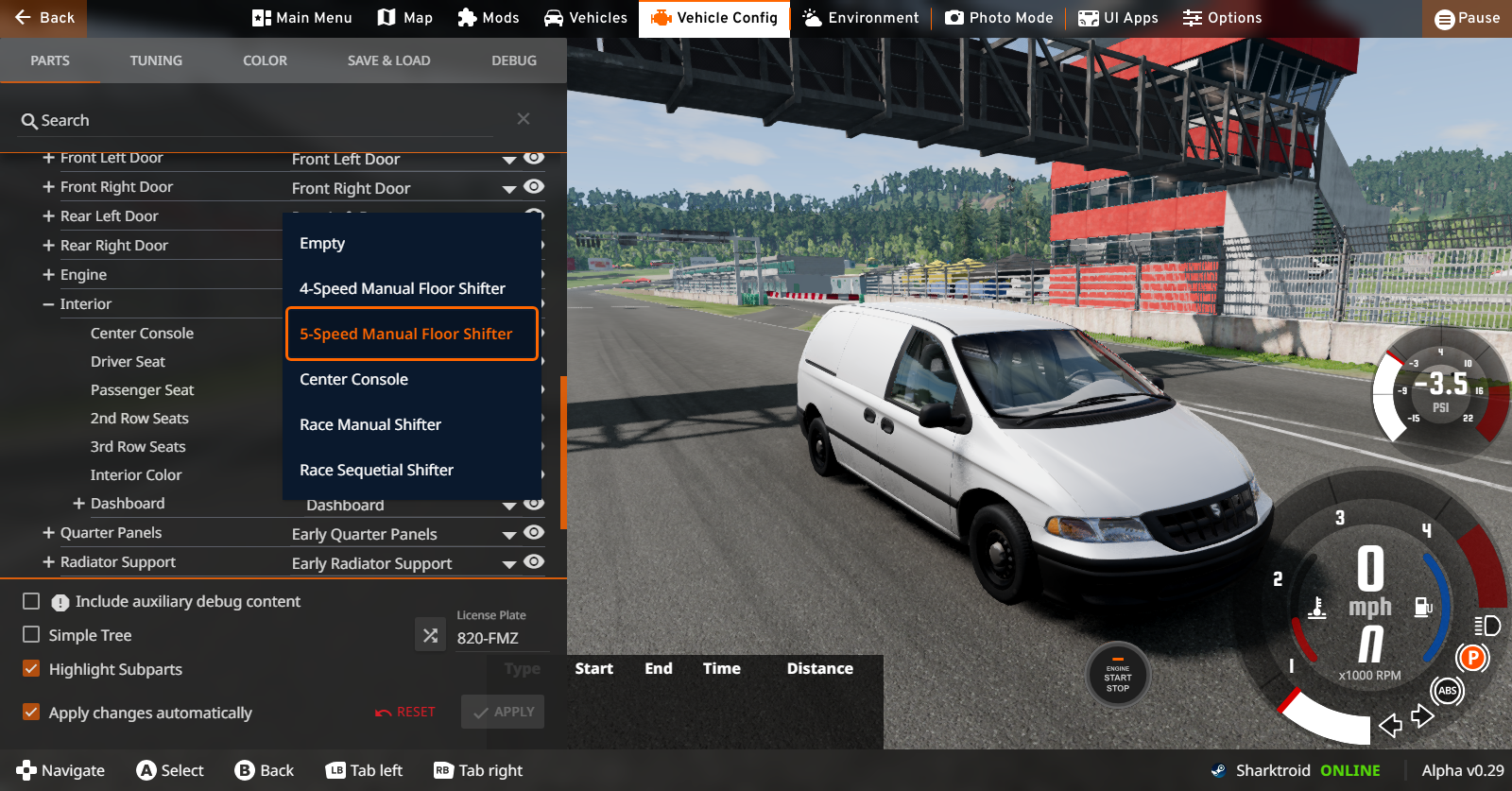Enable the Simple Tree checkbox
The height and width of the screenshot is (791, 1512).
(31, 635)
